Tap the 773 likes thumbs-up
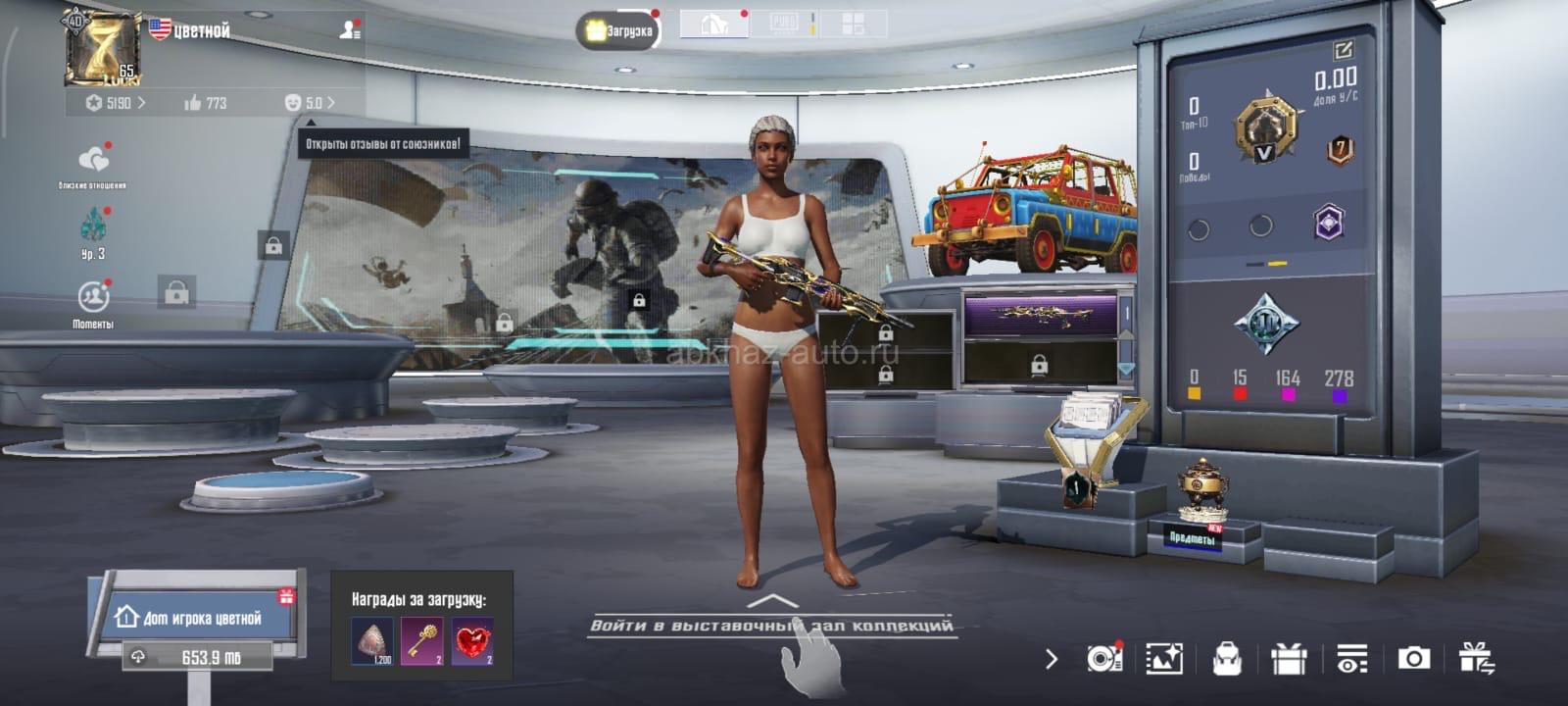 (205, 102)
